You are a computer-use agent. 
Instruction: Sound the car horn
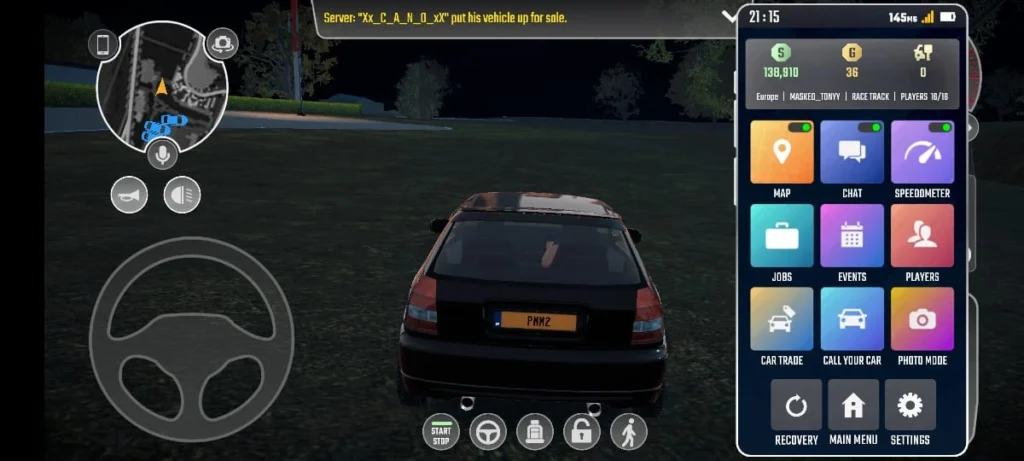click(x=129, y=194)
